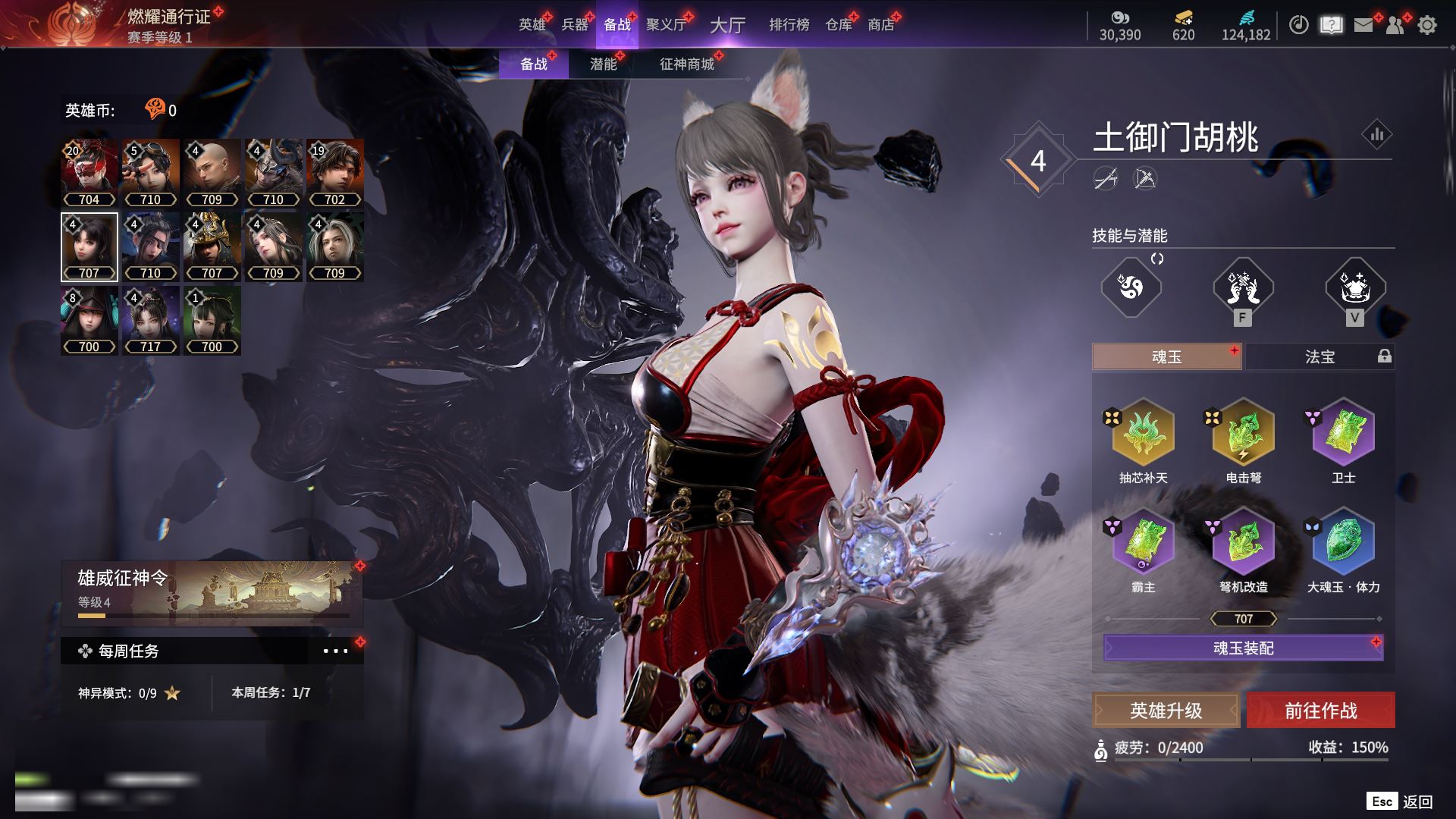Switch to the locked 法宝 tab

[1319, 356]
